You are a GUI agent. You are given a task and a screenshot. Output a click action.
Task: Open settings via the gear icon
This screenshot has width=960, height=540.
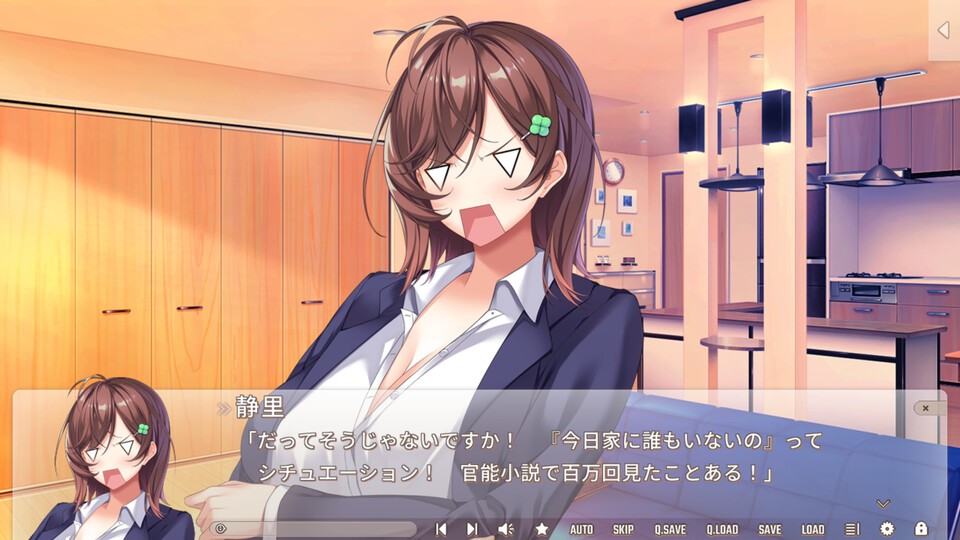[x=886, y=529]
